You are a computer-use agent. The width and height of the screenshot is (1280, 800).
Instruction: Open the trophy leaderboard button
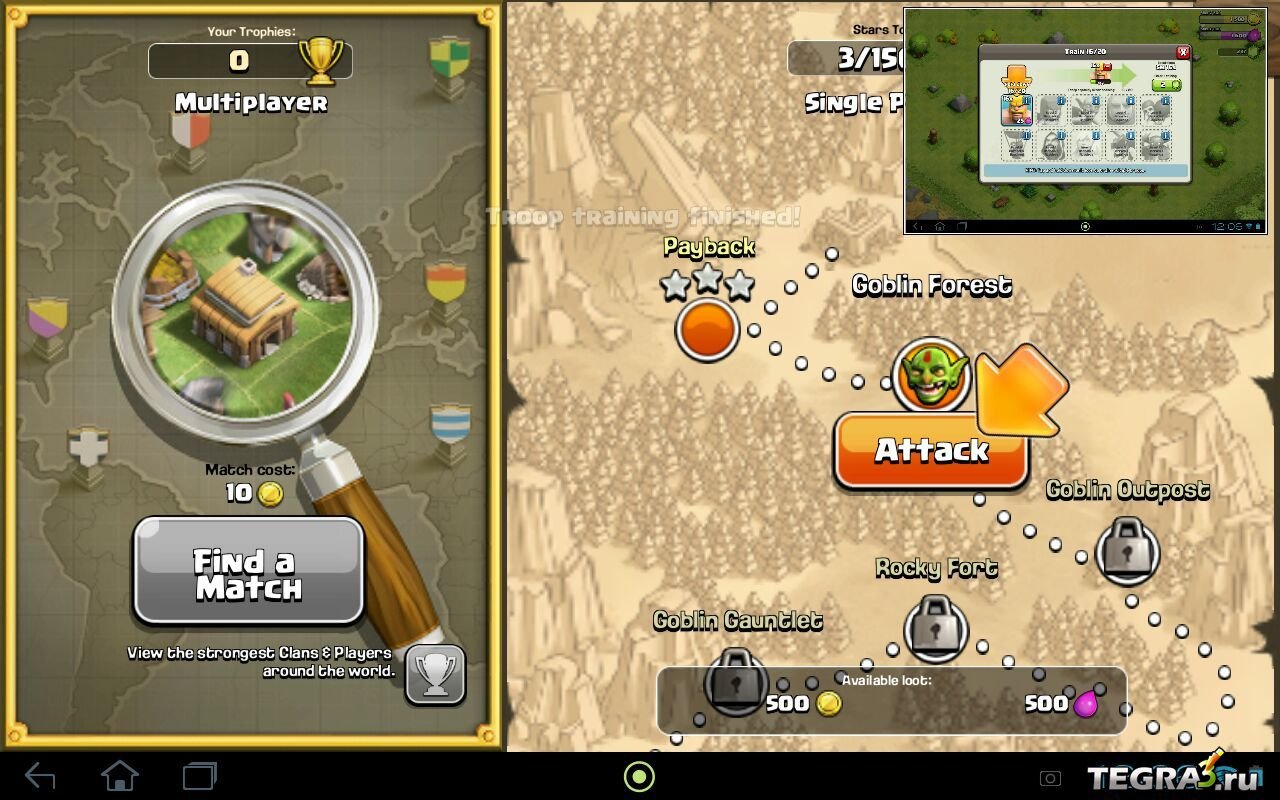pyautogui.click(x=435, y=675)
